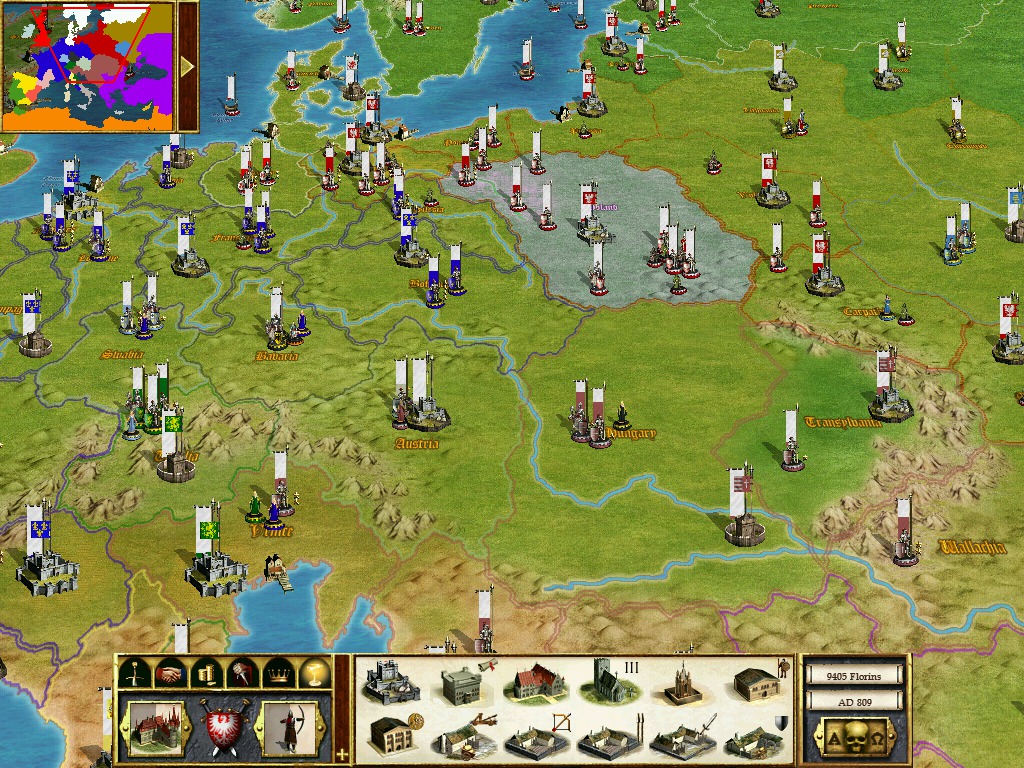End the turn with the skull button

click(x=854, y=738)
